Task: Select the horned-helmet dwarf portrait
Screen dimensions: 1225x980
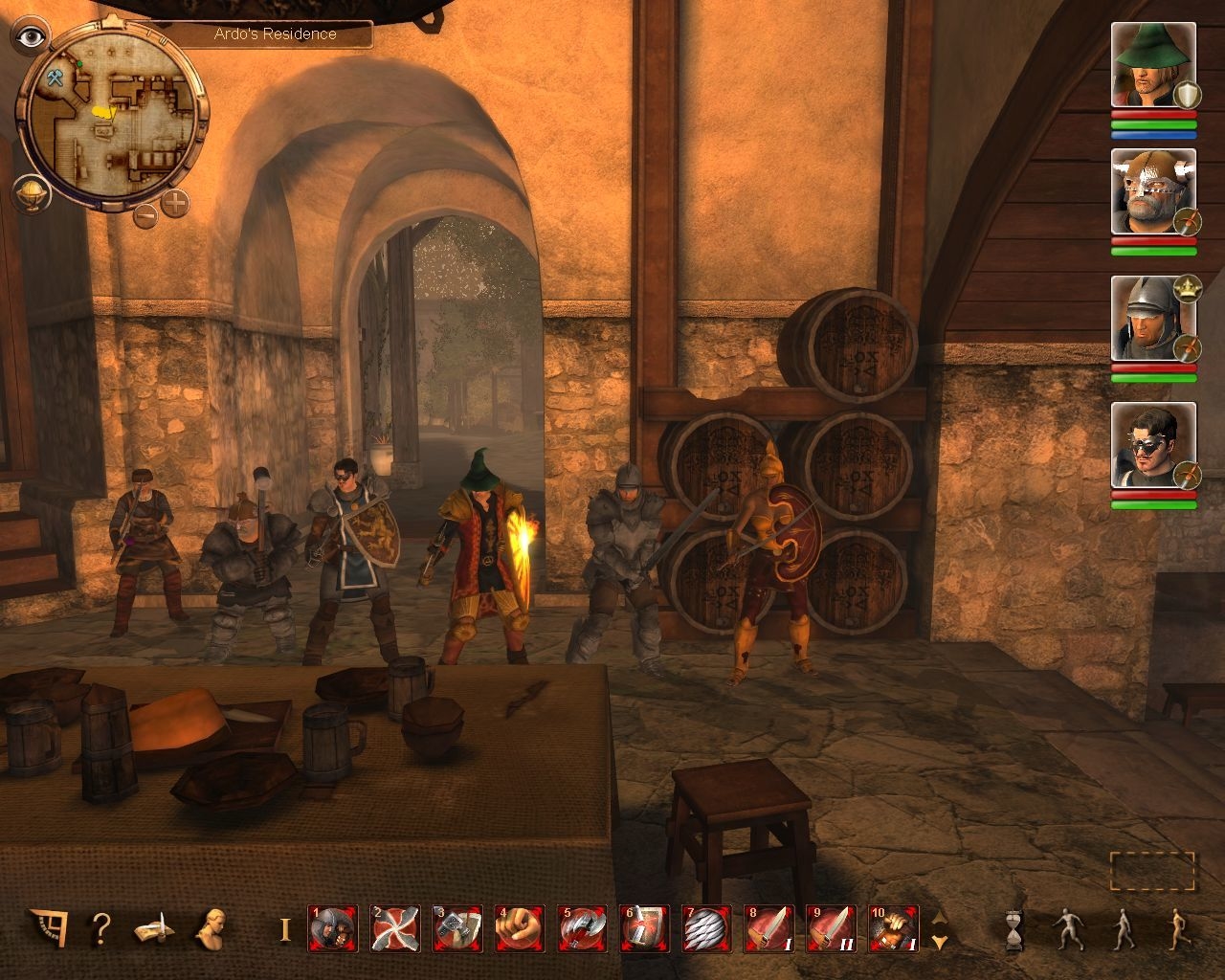Action: click(1153, 191)
